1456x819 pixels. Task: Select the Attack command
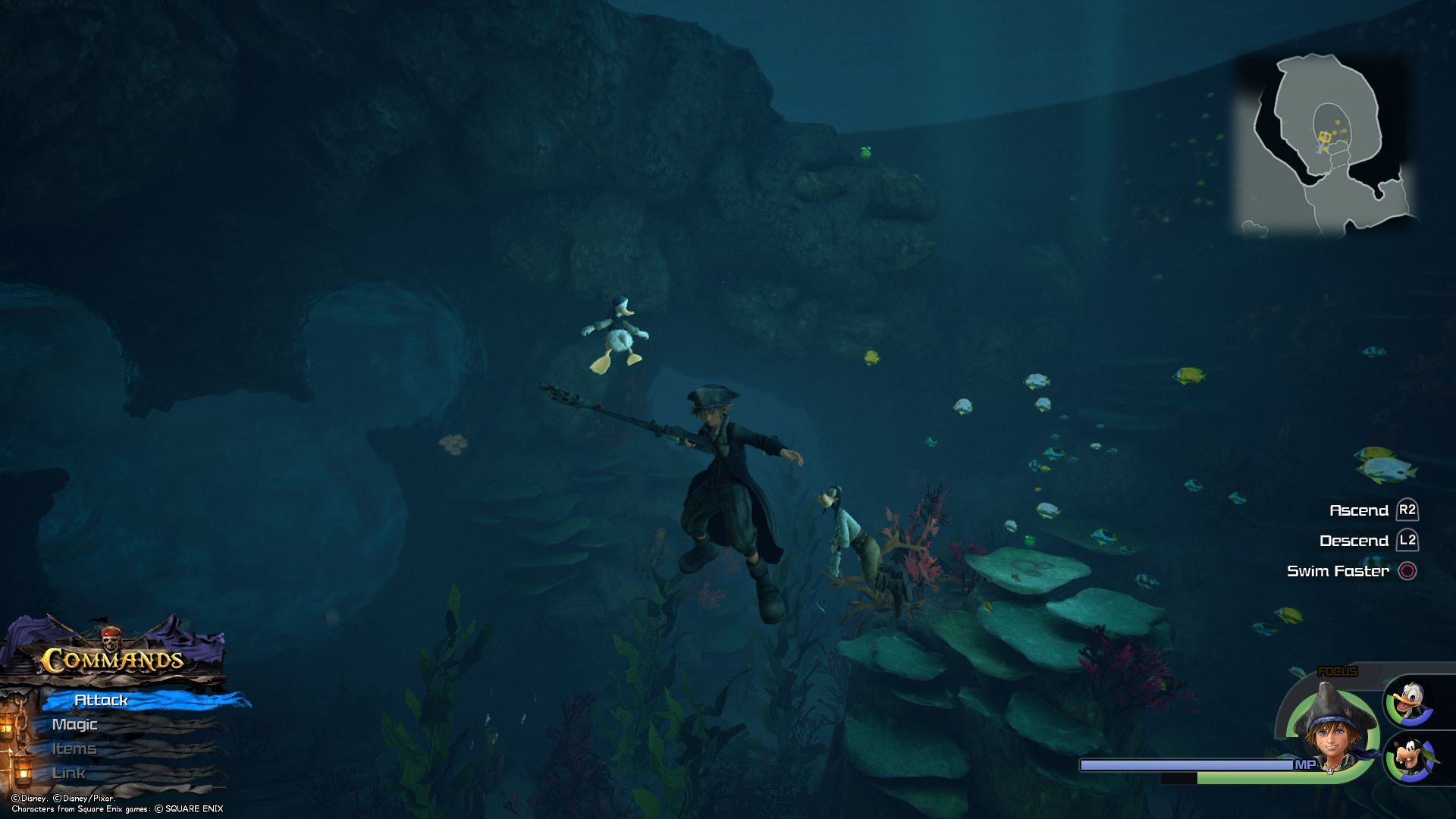pos(102,700)
